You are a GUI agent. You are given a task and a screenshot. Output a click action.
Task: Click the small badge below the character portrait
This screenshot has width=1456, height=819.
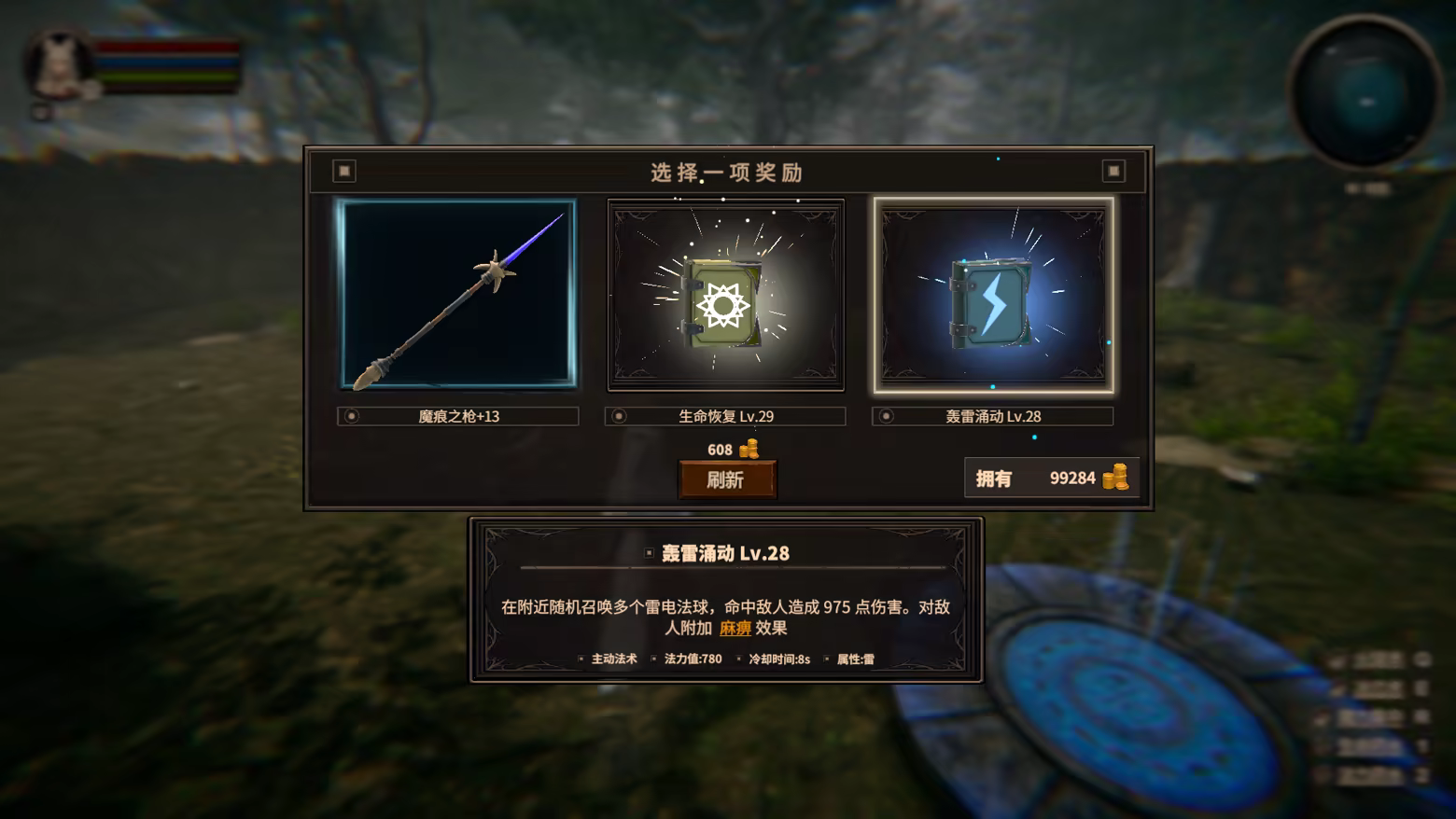click(x=41, y=114)
